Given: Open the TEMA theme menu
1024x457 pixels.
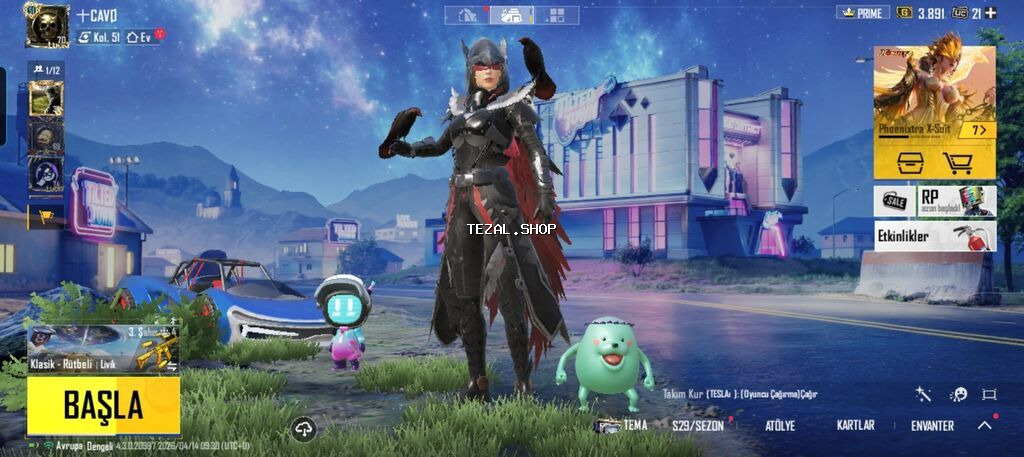Looking at the screenshot, I should click(622, 425).
